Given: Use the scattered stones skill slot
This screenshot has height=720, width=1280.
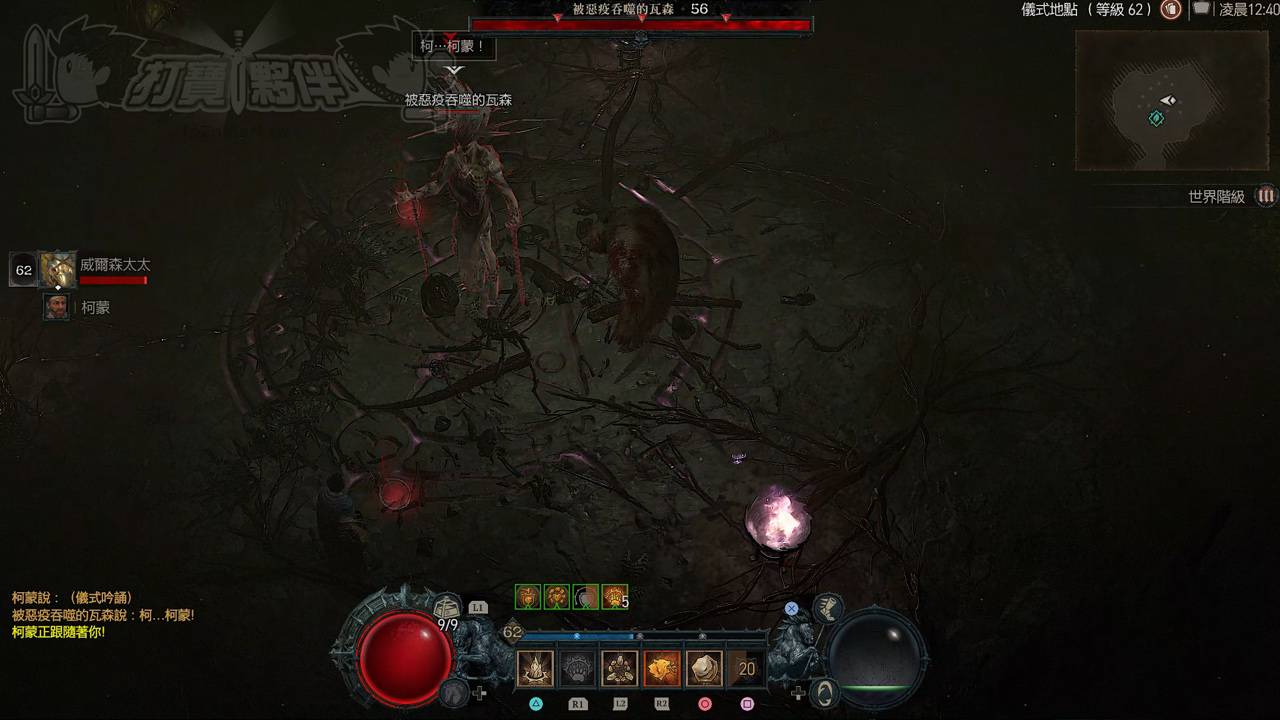Looking at the screenshot, I should coord(620,669).
